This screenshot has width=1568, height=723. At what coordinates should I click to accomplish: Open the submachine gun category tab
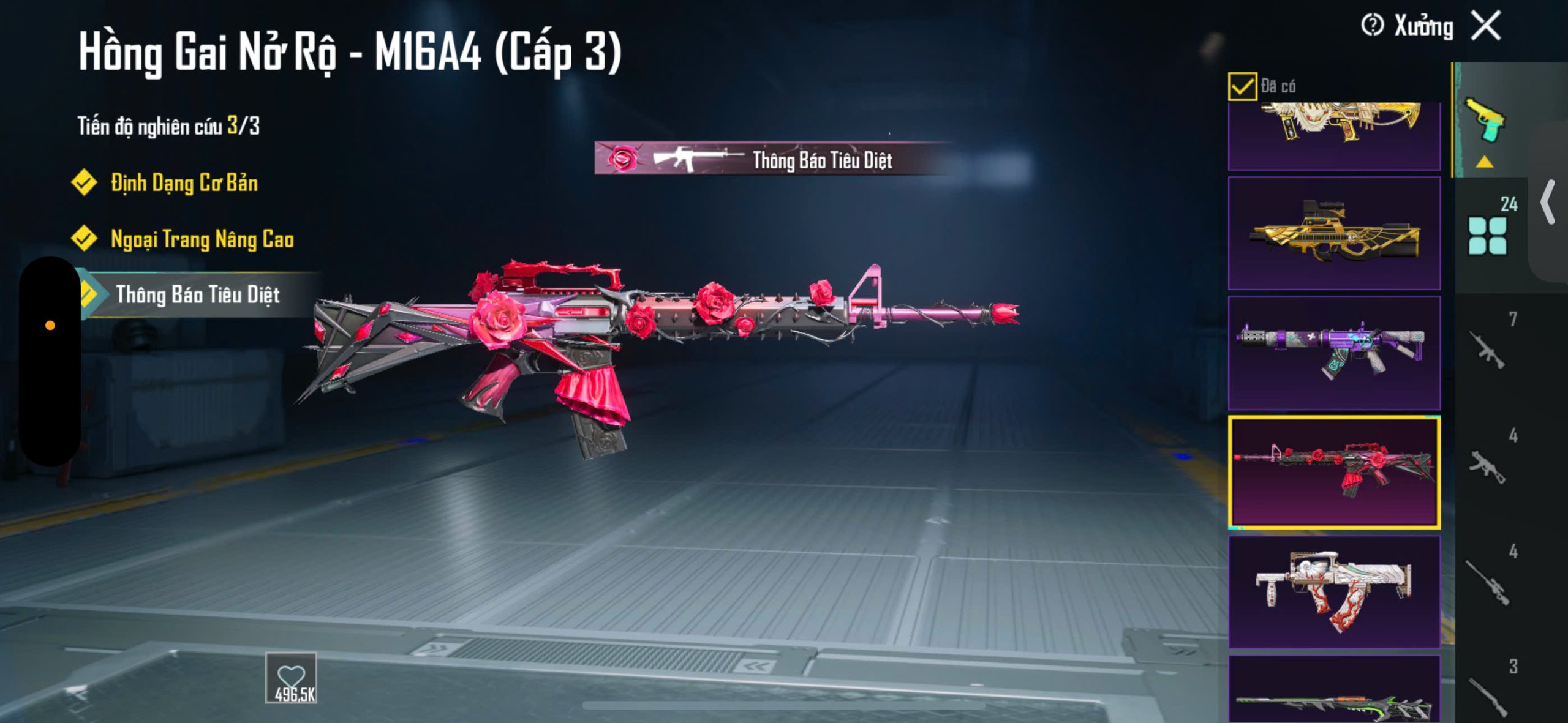(1488, 465)
